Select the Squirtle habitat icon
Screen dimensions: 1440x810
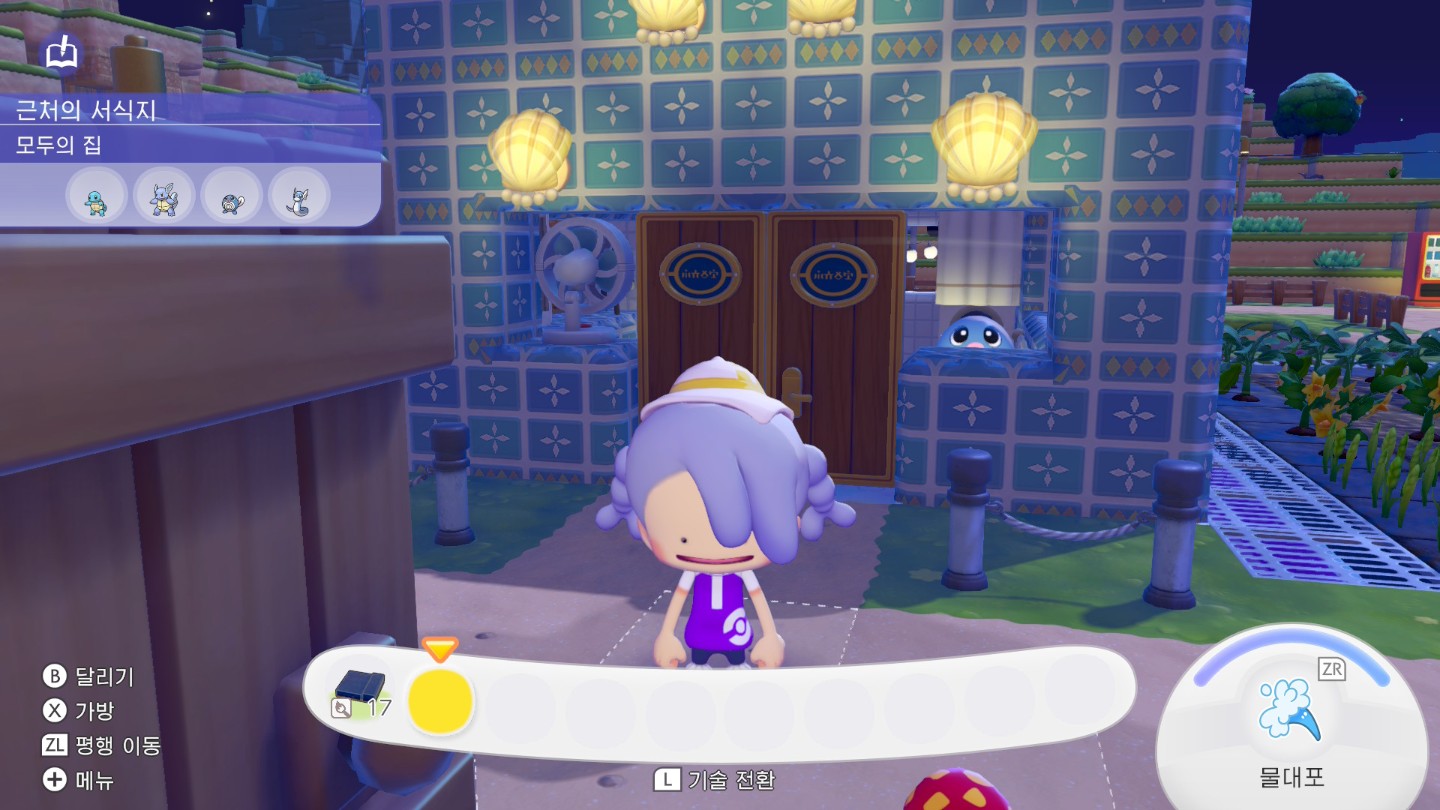click(x=97, y=196)
